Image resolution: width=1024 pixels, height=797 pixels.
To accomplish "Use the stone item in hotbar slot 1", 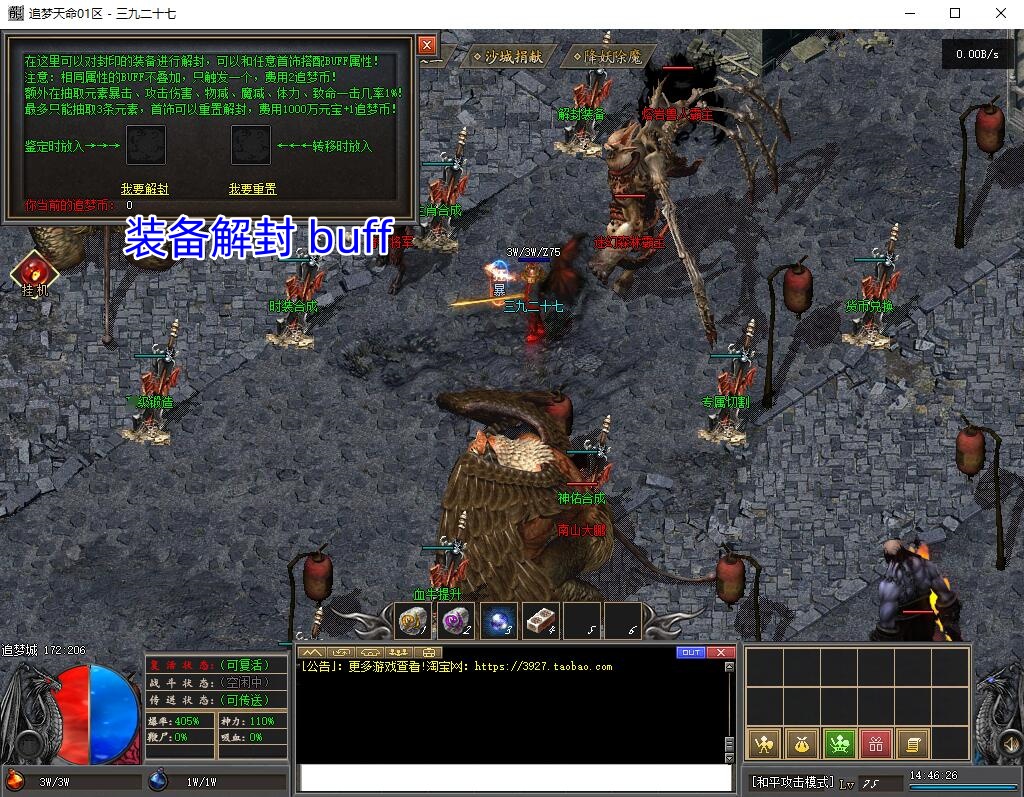I will point(412,621).
